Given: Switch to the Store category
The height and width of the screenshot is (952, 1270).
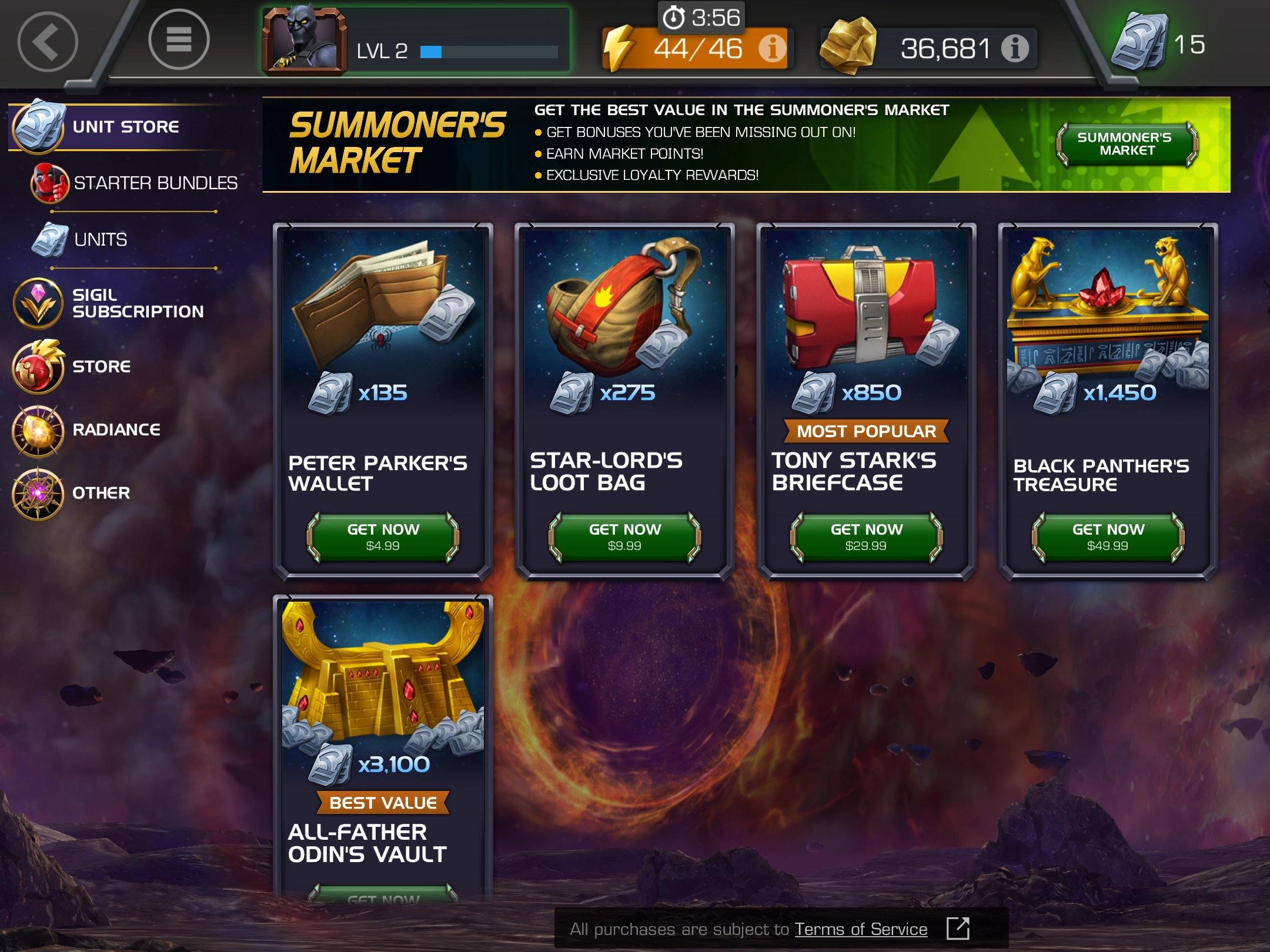Looking at the screenshot, I should pos(101,367).
